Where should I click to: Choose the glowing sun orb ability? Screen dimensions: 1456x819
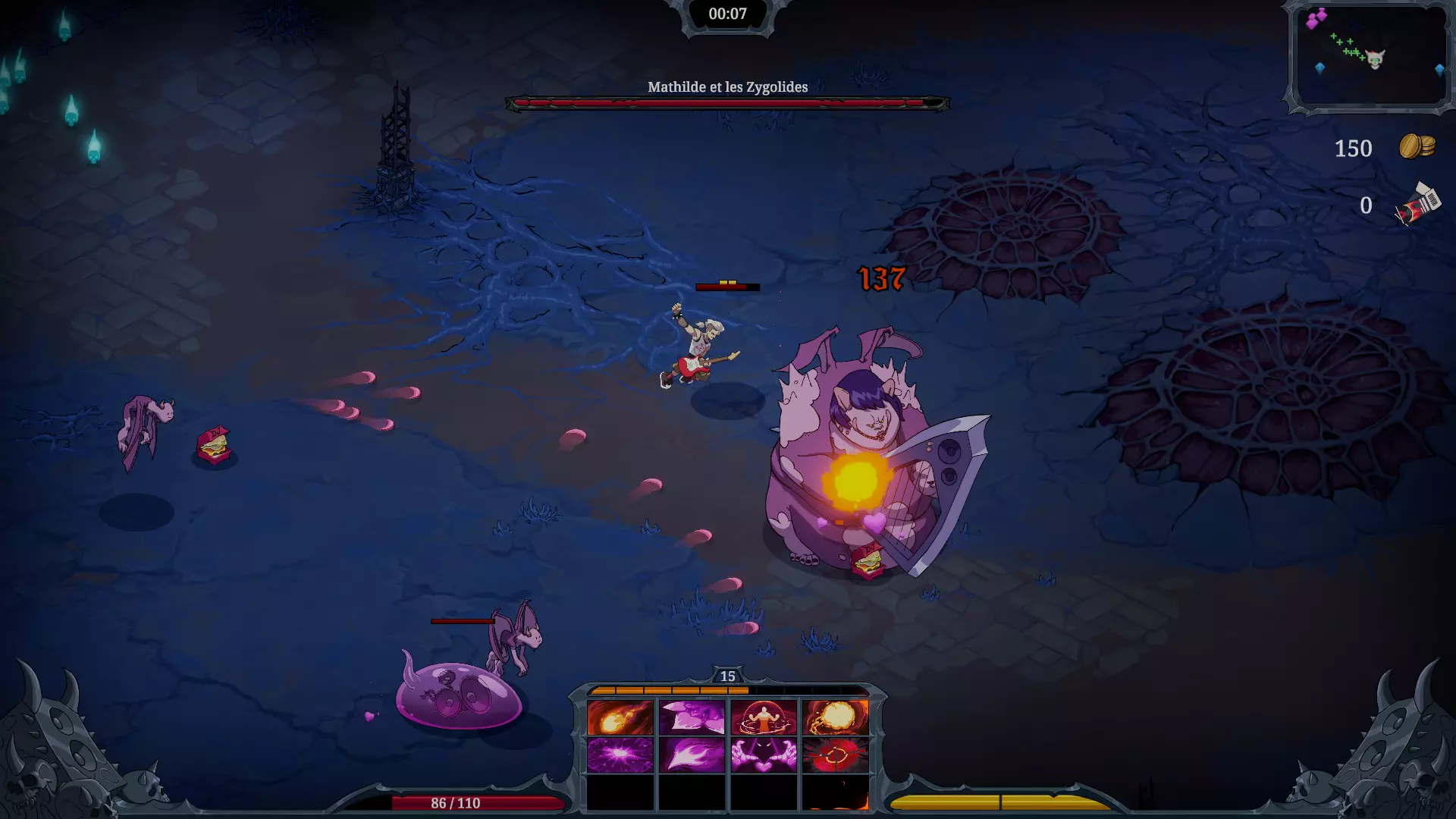(835, 717)
